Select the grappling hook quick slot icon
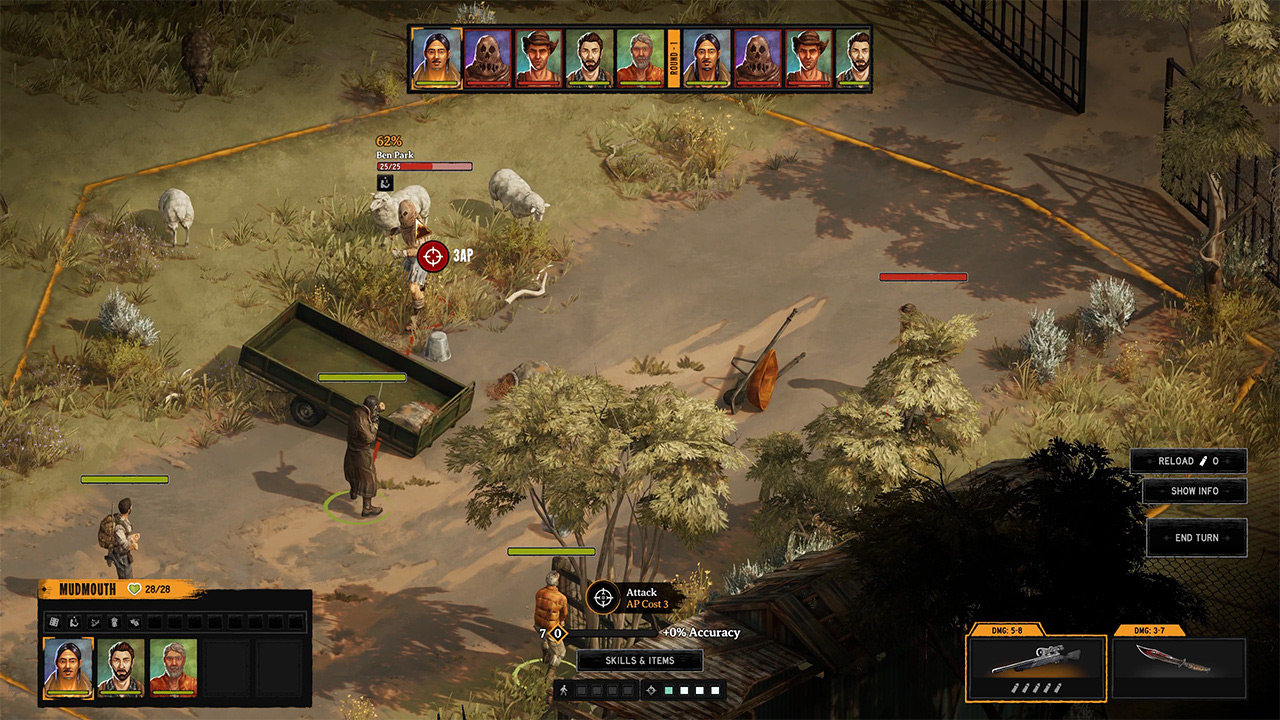Image resolution: width=1280 pixels, height=720 pixels. [x=75, y=621]
